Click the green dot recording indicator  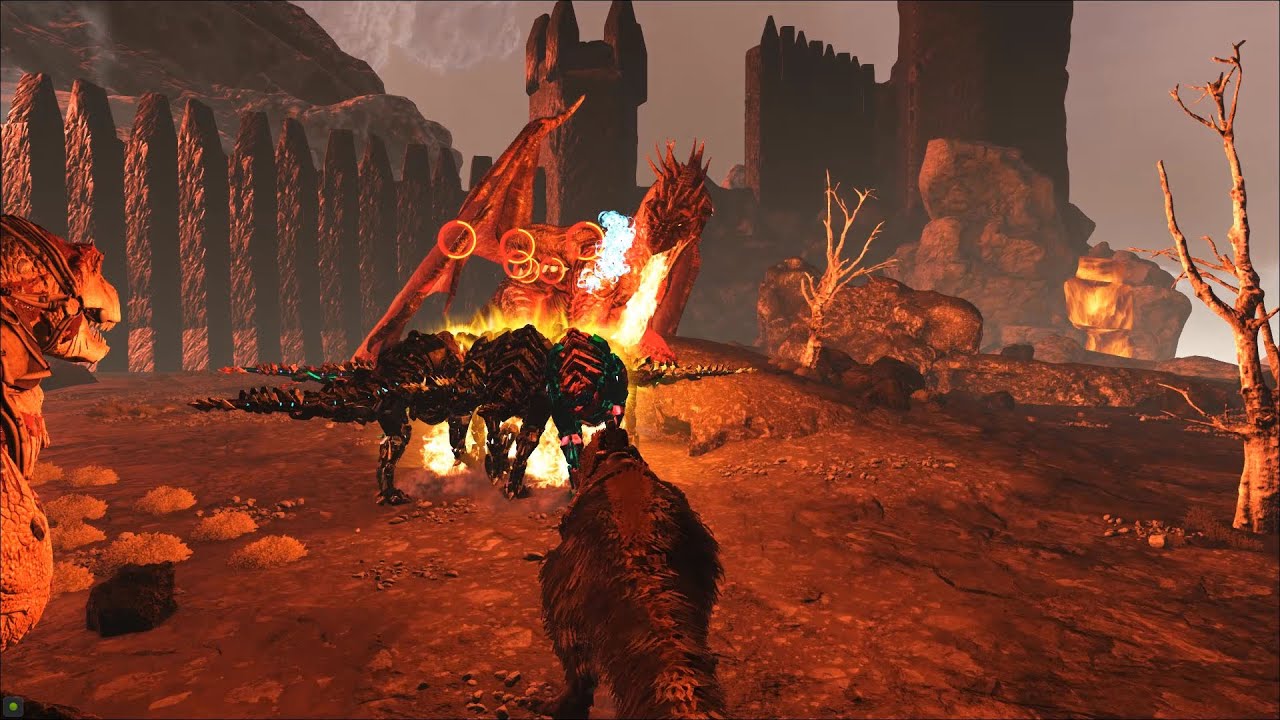pos(11,708)
